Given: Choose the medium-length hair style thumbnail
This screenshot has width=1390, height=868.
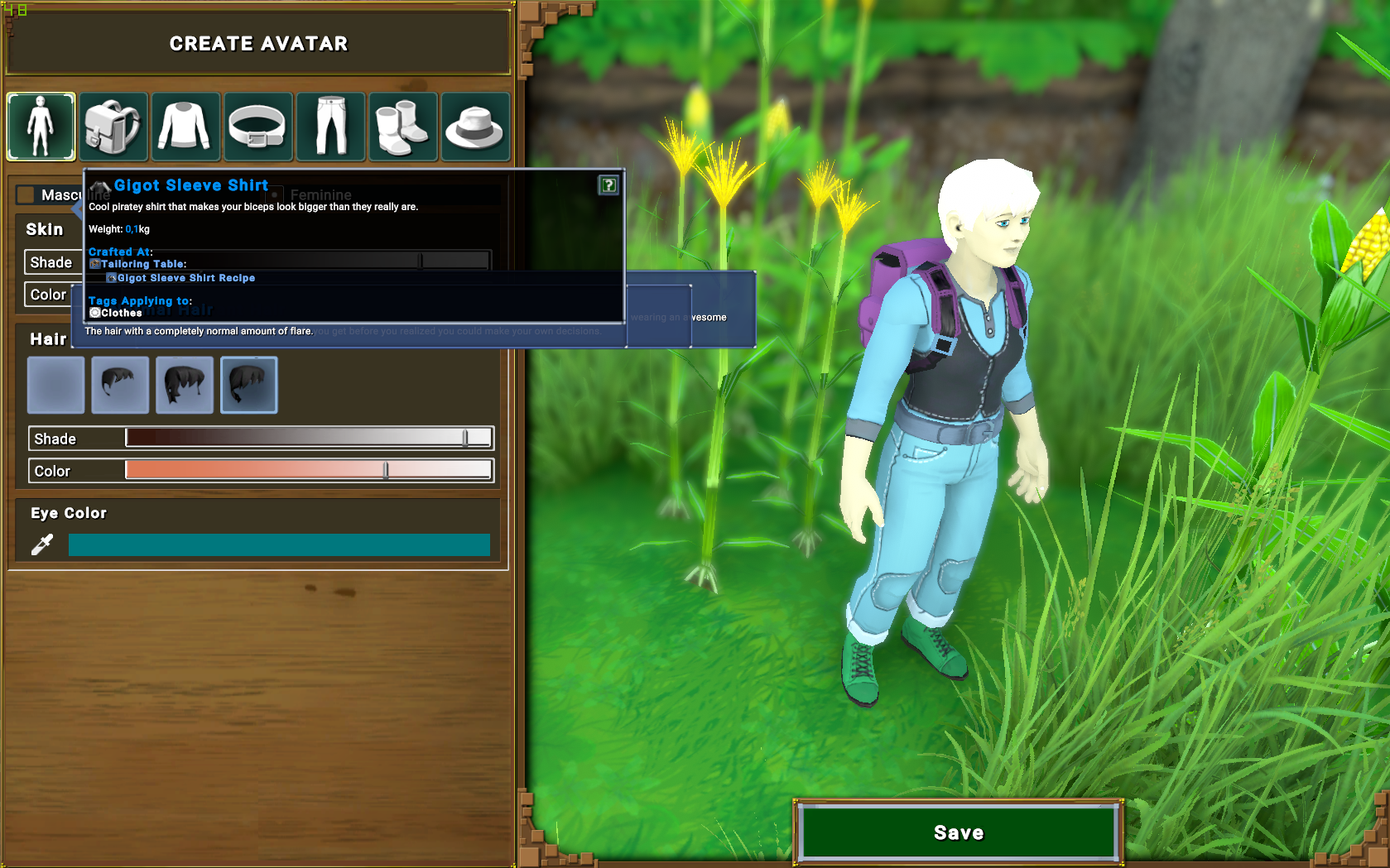Looking at the screenshot, I should pyautogui.click(x=185, y=385).
